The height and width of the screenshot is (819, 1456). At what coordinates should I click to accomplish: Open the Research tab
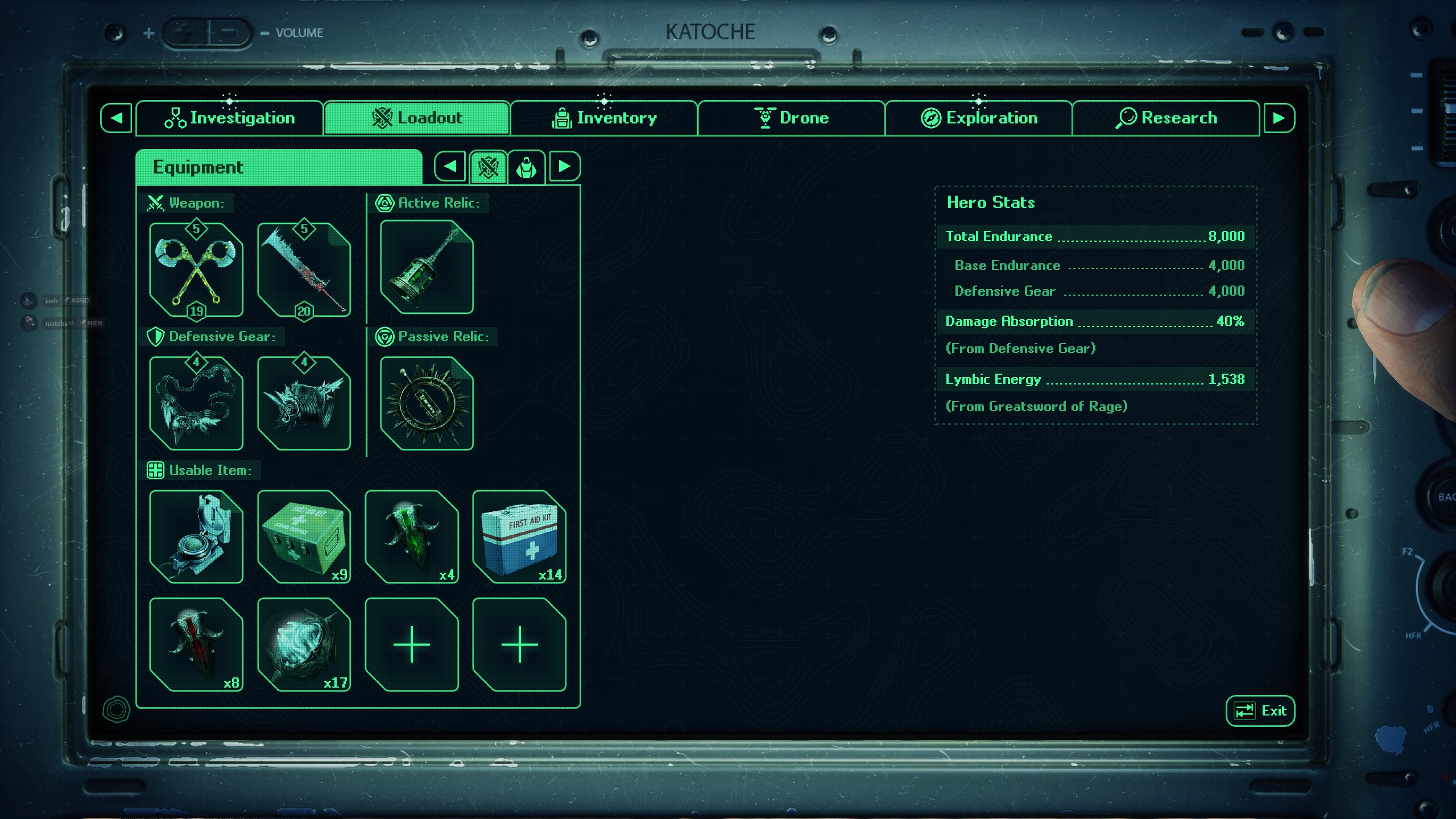point(1166,118)
